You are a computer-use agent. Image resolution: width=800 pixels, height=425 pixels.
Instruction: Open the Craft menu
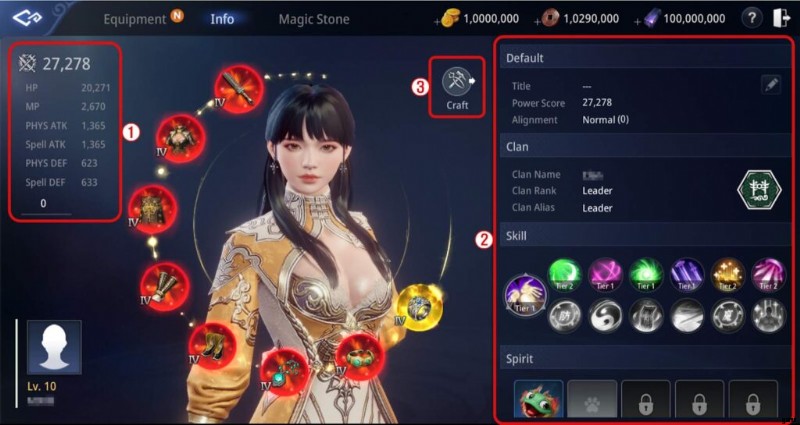(457, 87)
